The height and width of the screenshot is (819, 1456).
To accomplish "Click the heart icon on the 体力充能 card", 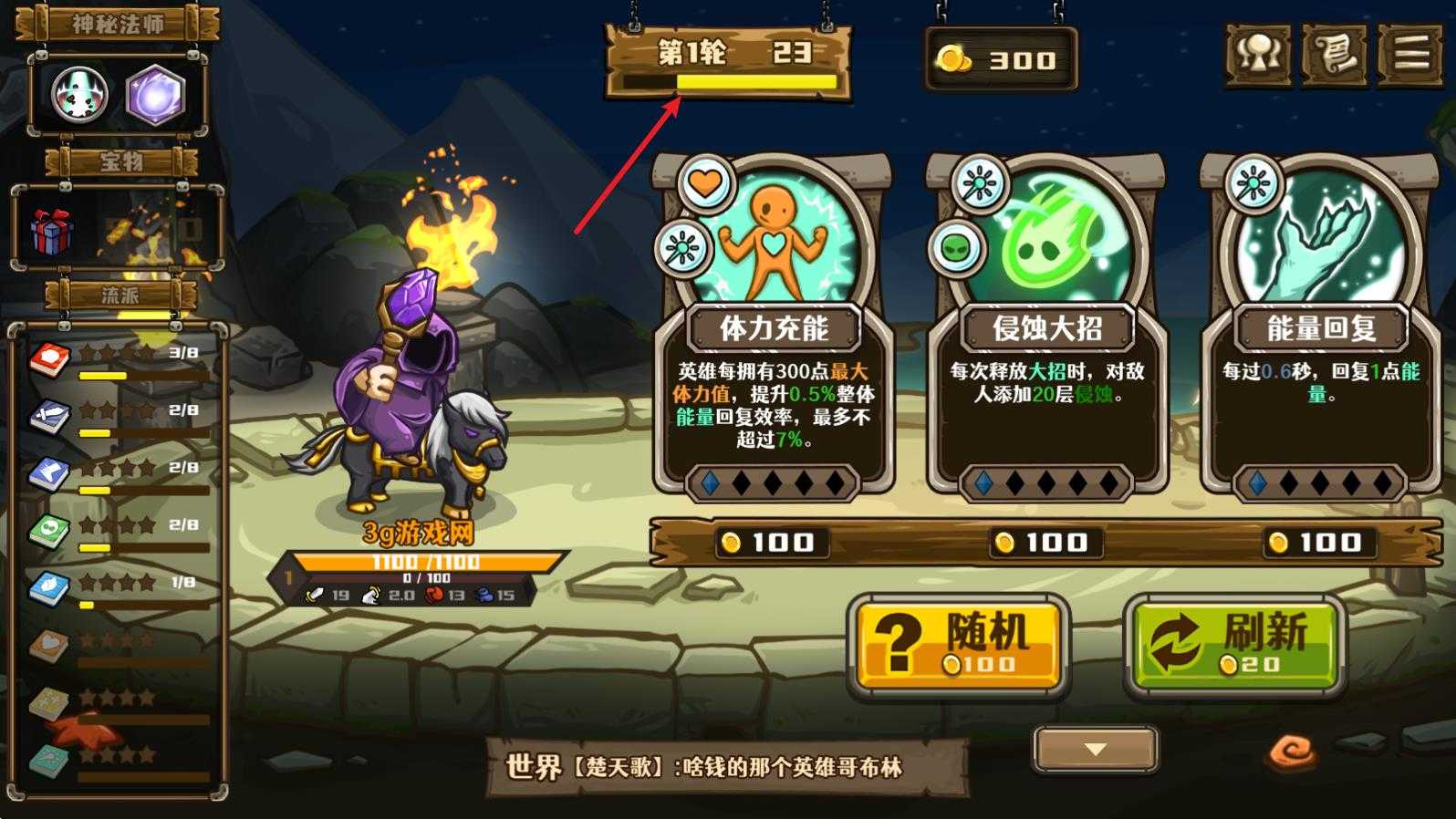I will point(705,182).
